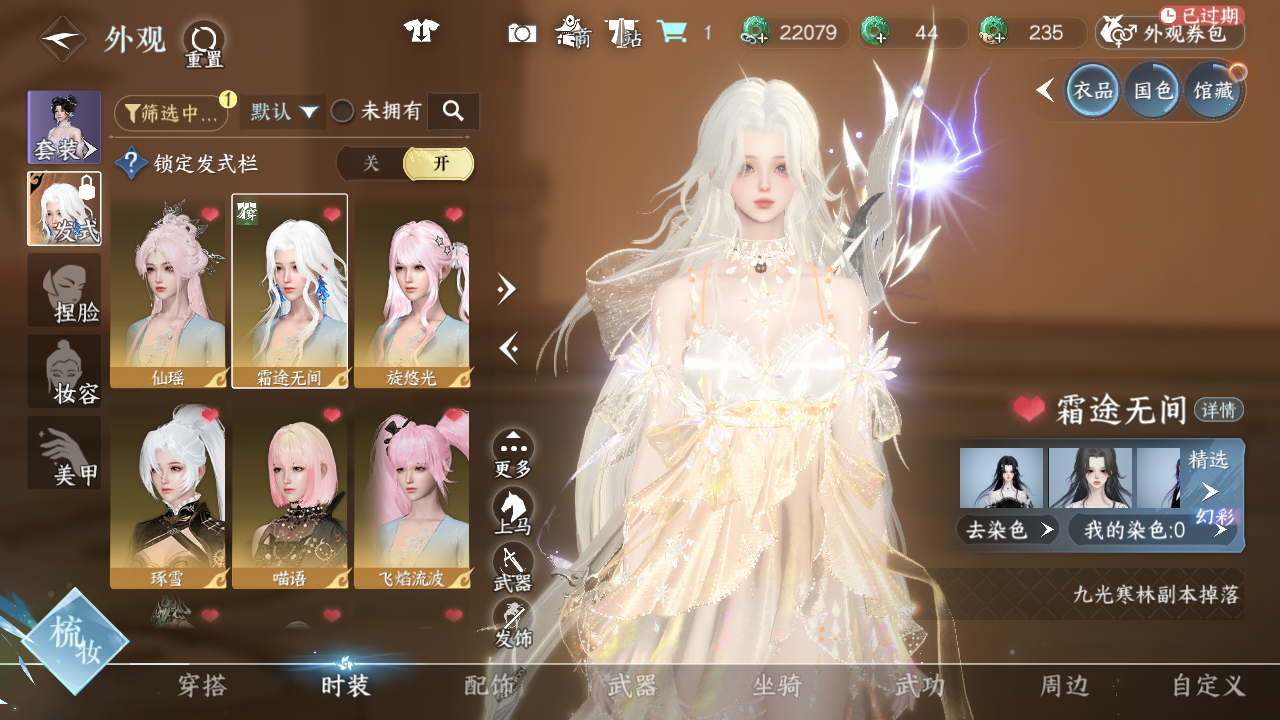Image resolution: width=1280 pixels, height=720 pixels.
Task: Select the 喵语 hairstyle card
Action: point(290,496)
